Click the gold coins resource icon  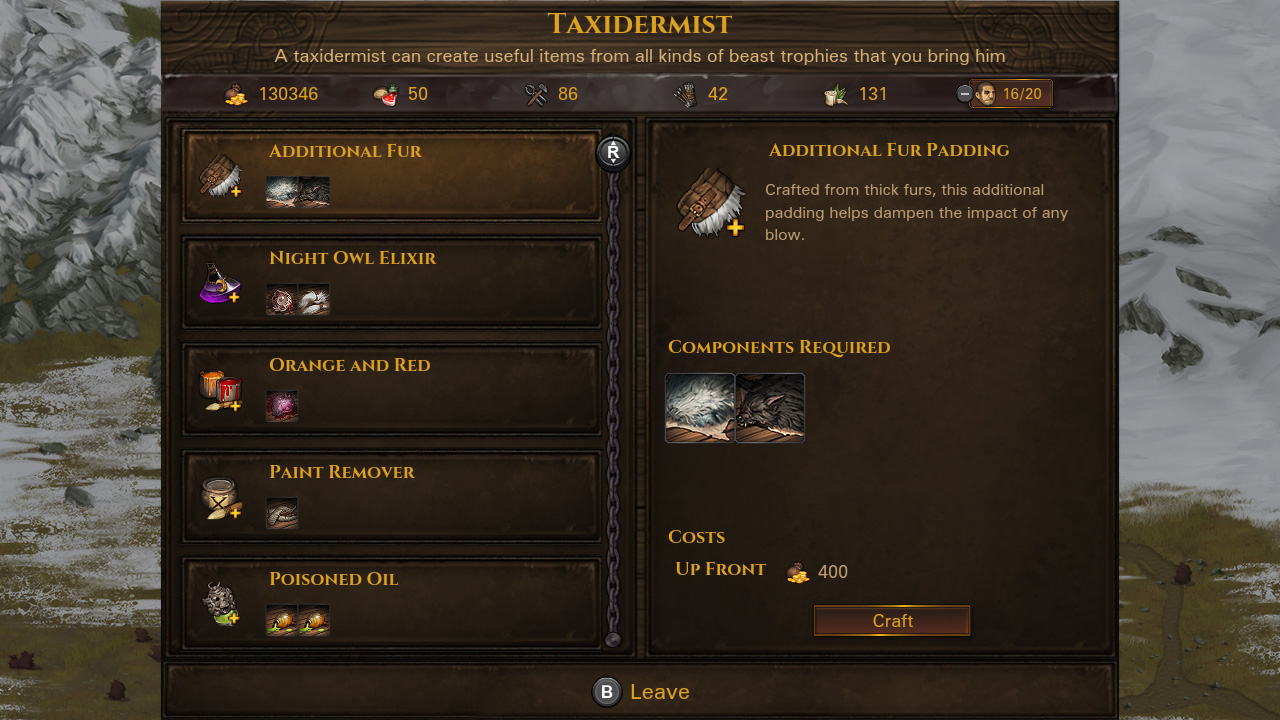[237, 94]
